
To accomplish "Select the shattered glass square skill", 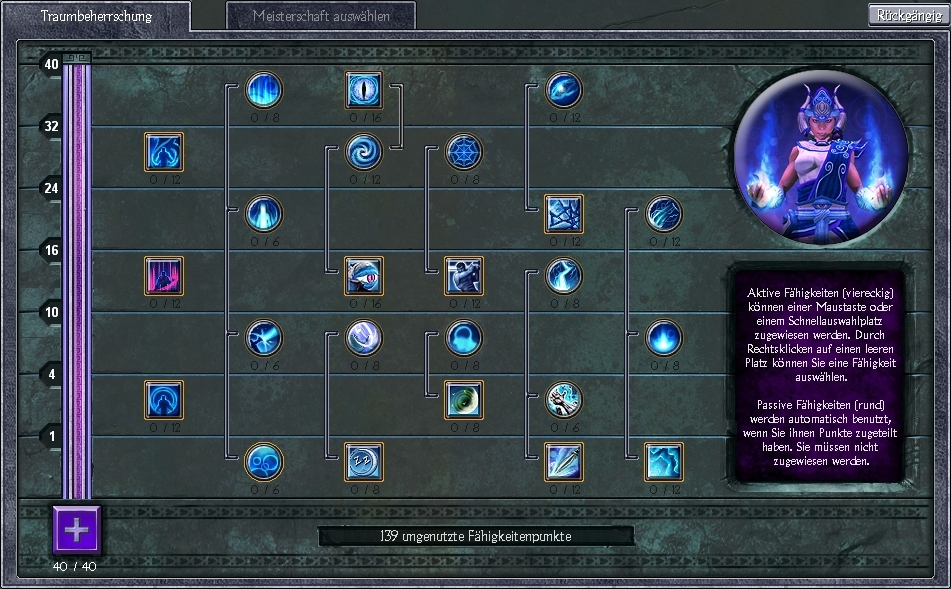I will pyautogui.click(x=564, y=214).
